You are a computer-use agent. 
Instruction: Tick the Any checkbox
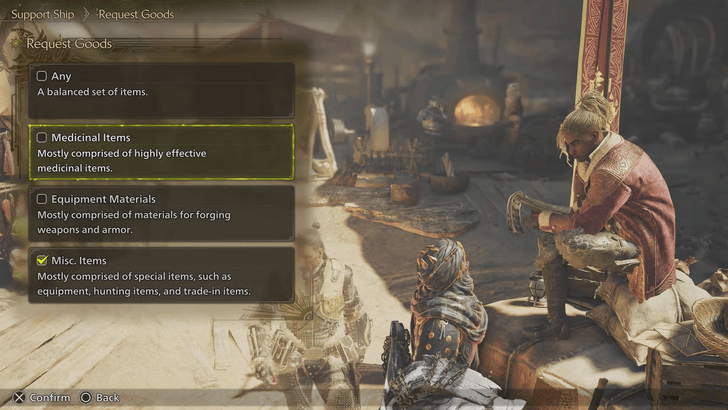42,76
